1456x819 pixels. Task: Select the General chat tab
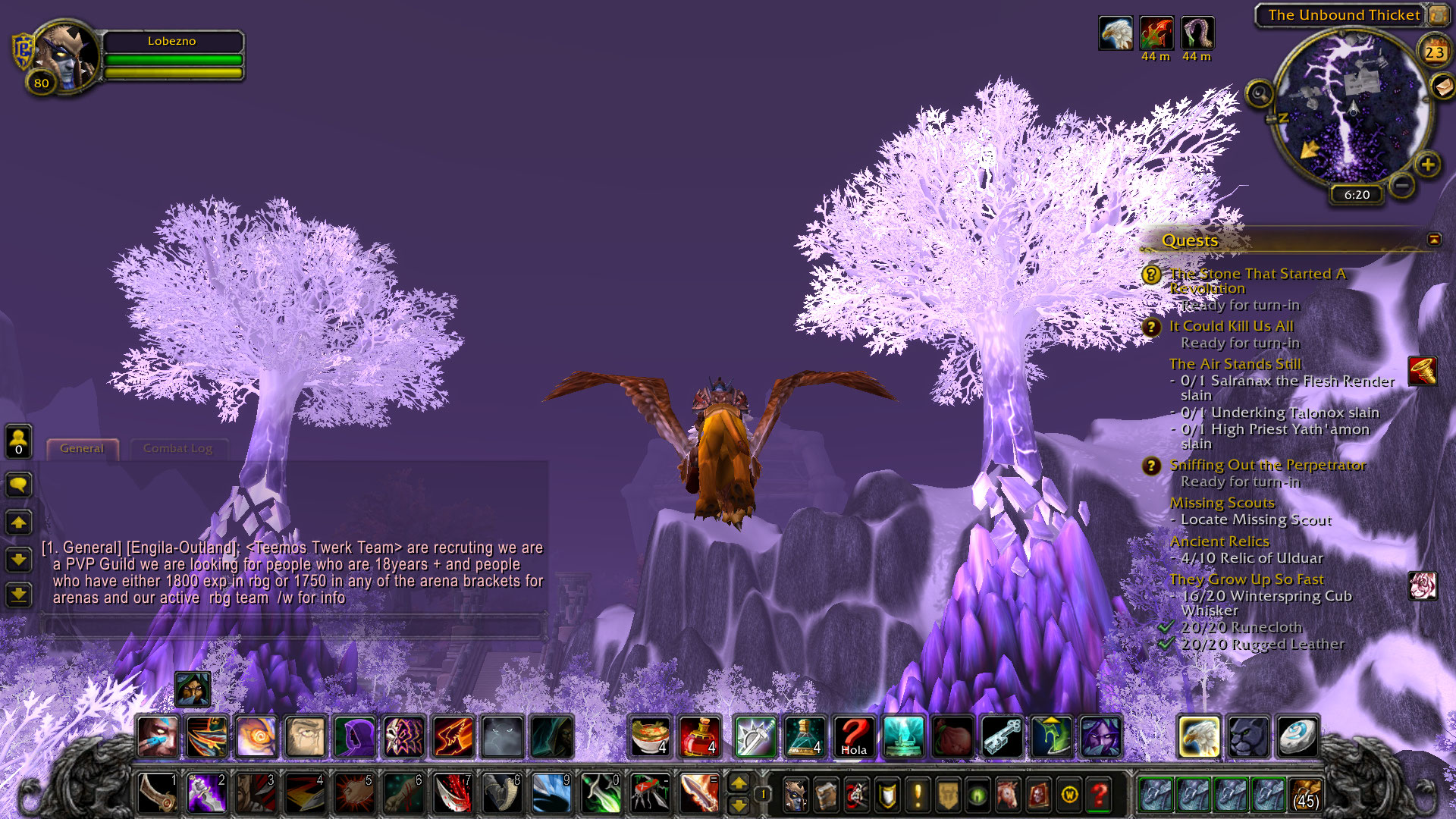click(x=82, y=449)
